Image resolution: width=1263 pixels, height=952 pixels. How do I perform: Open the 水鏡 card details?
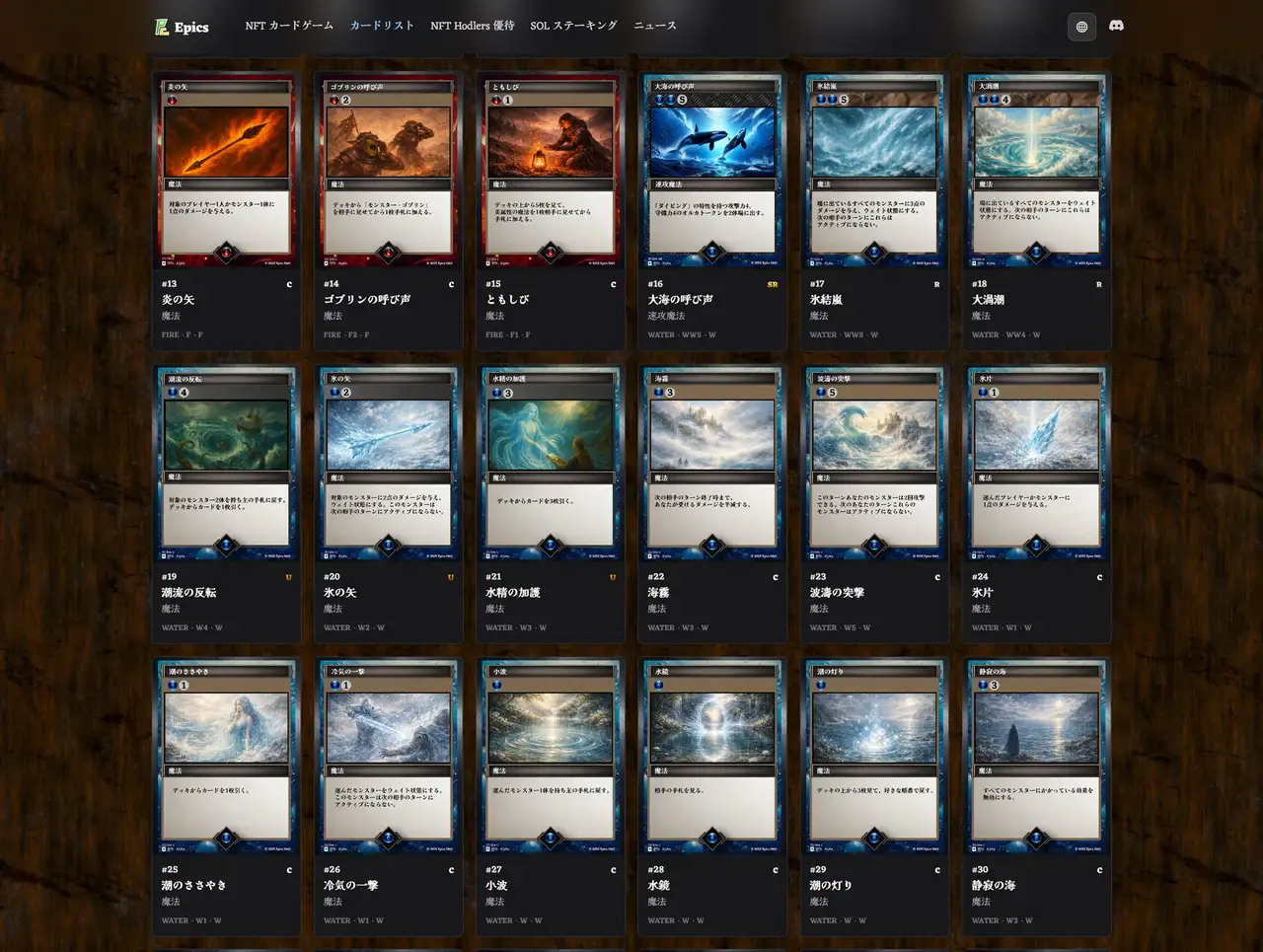[x=712, y=757]
